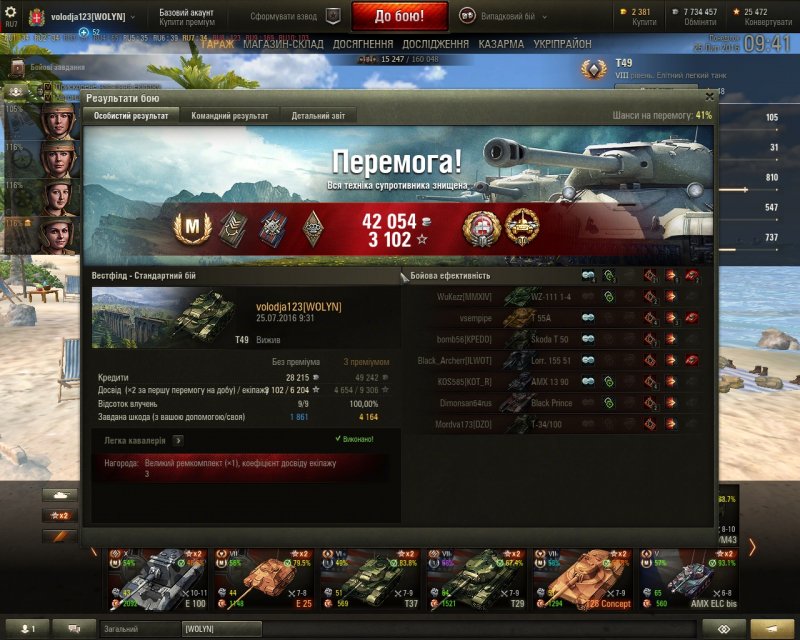Click the red До бою! battle button
This screenshot has height=640, width=800.
click(399, 16)
